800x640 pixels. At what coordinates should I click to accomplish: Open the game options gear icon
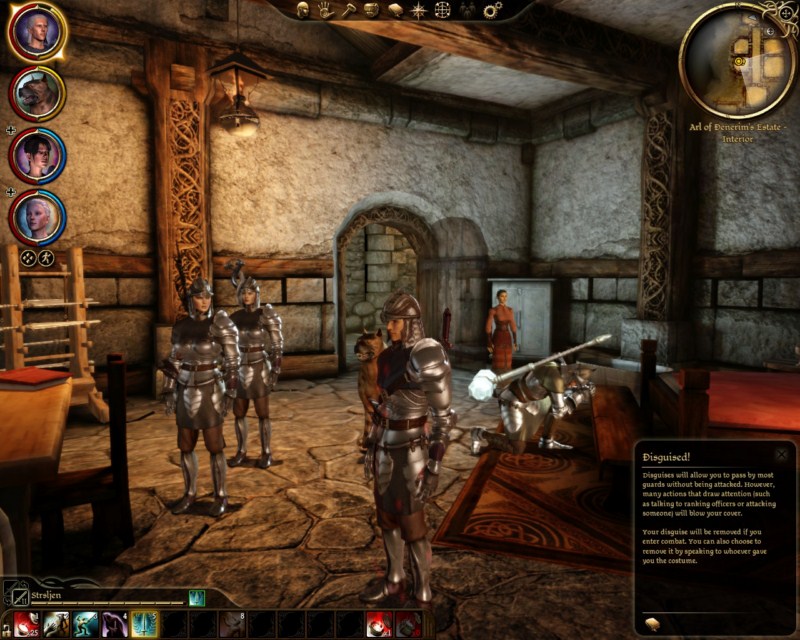coord(492,10)
